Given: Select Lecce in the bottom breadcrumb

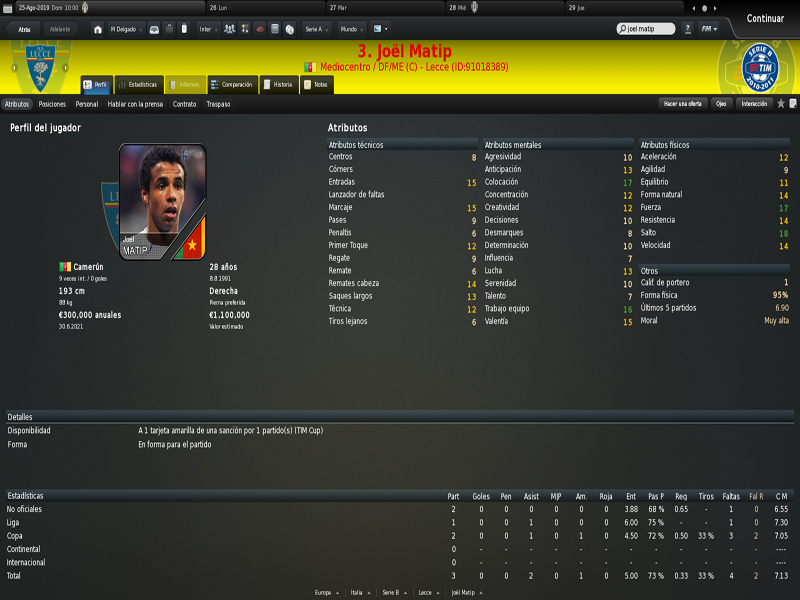Looking at the screenshot, I should click(x=427, y=592).
